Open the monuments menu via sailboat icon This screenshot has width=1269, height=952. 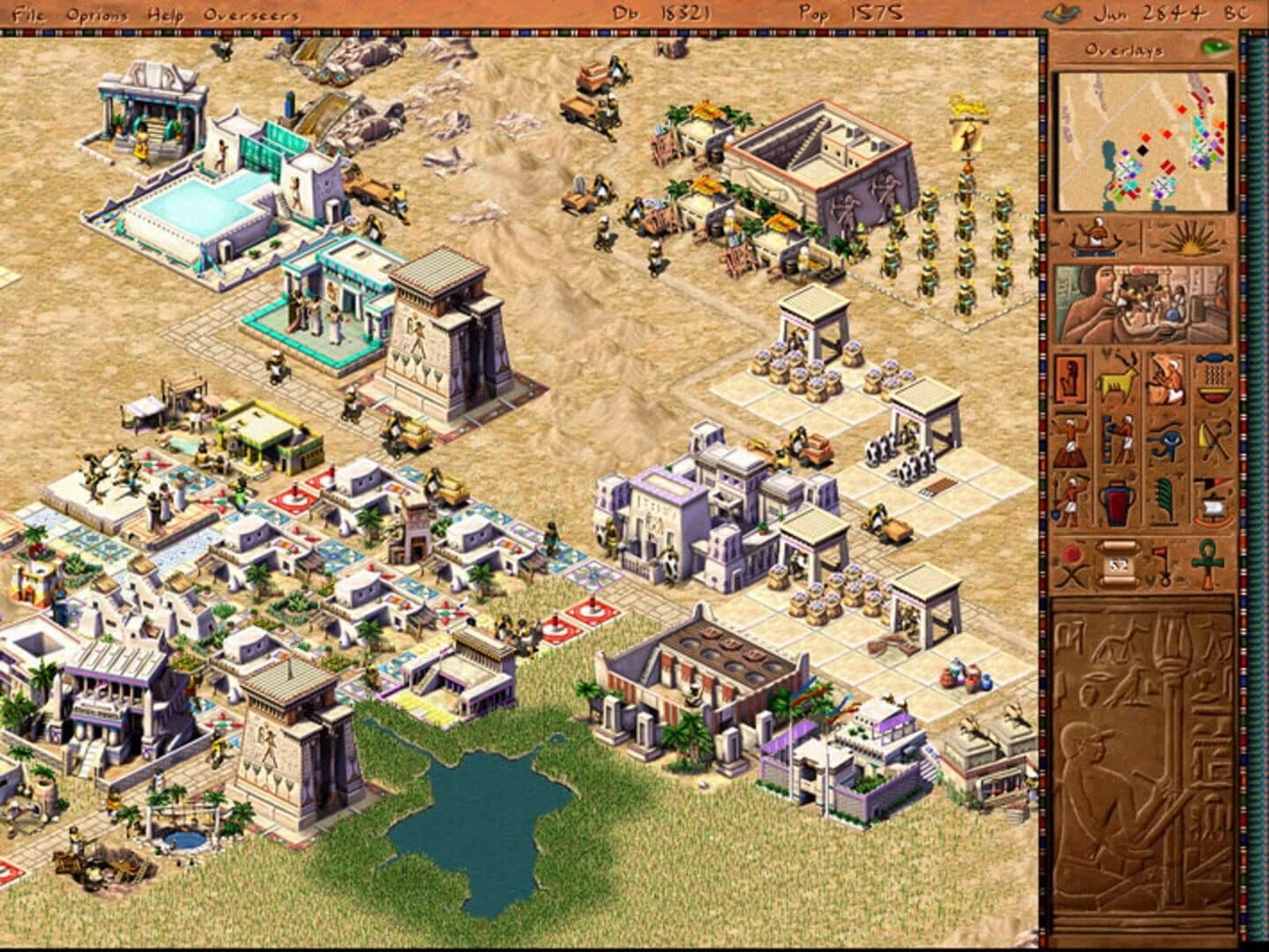click(1213, 501)
